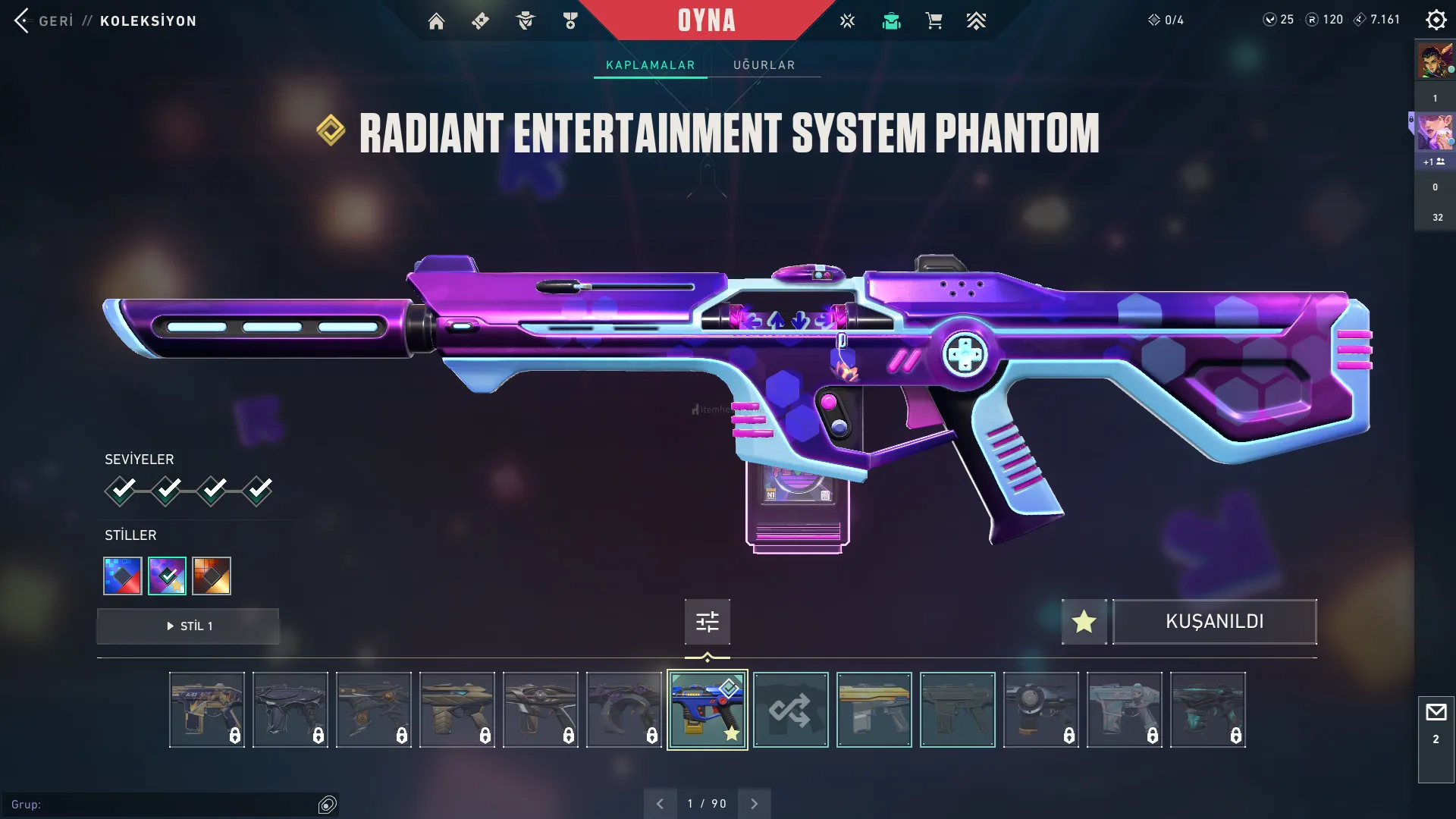Select the equipped blue Phantom skin thumbnail

pos(707,710)
